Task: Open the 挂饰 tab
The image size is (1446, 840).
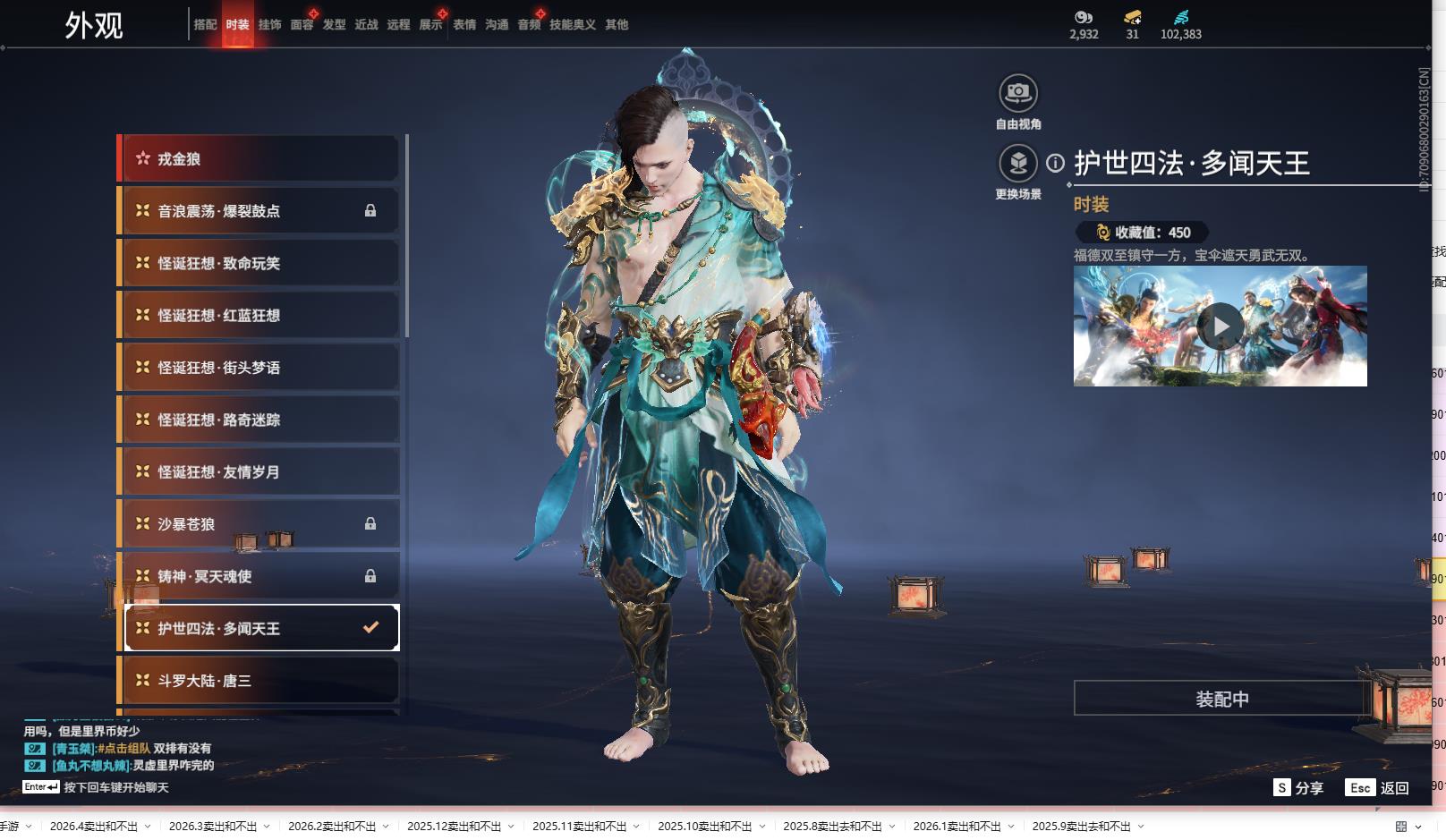Action: (269, 25)
